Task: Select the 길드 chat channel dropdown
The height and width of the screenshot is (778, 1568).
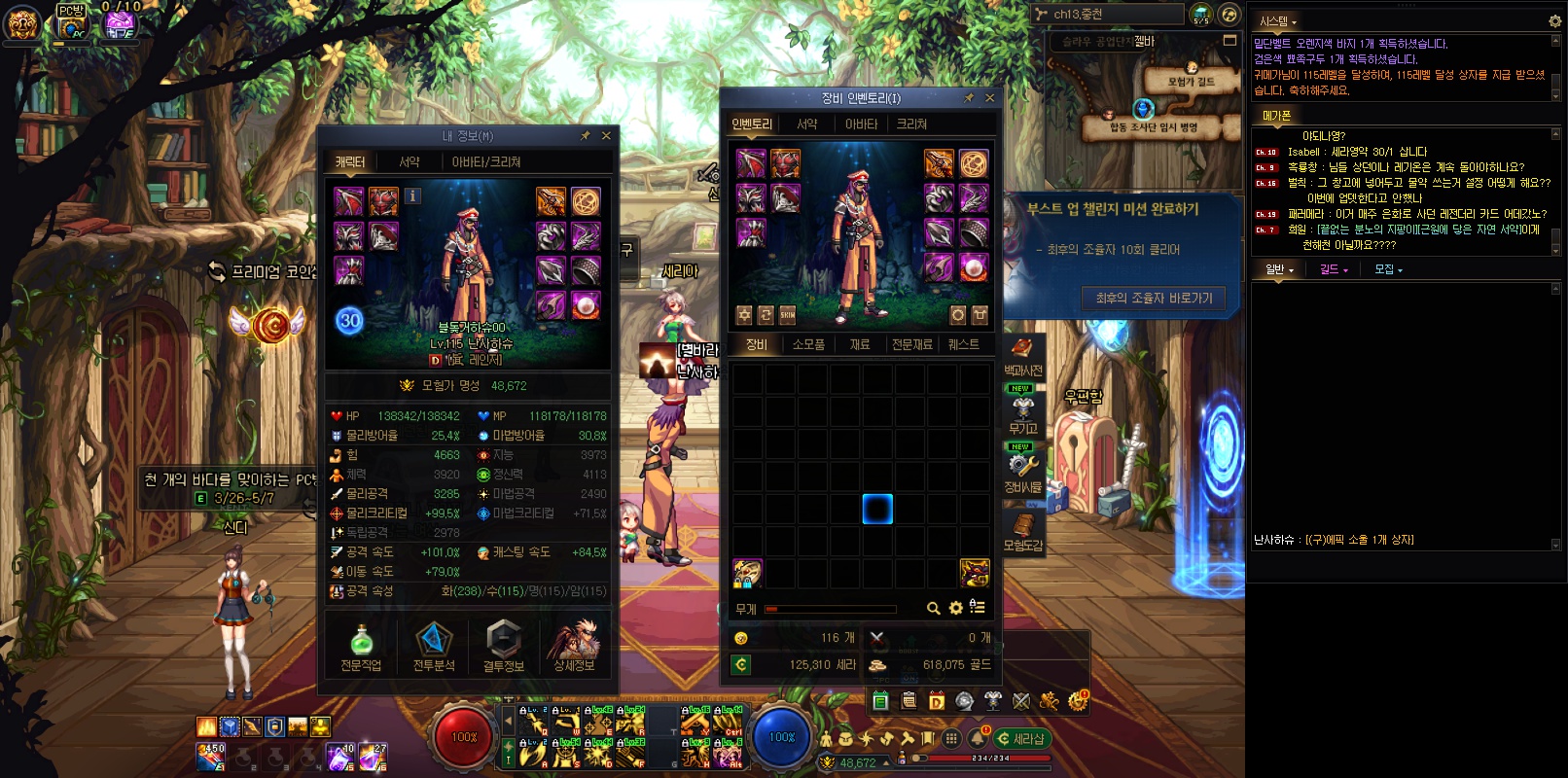Action: click(1334, 269)
